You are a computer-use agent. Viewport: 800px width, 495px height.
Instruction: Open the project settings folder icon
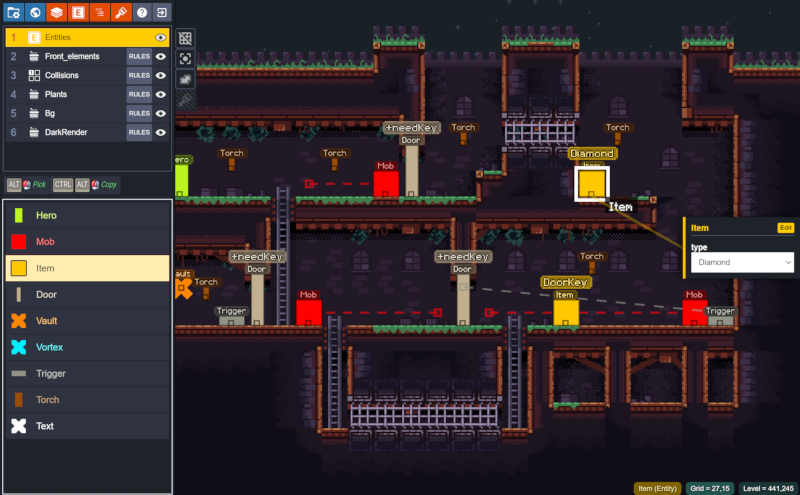click(14, 12)
